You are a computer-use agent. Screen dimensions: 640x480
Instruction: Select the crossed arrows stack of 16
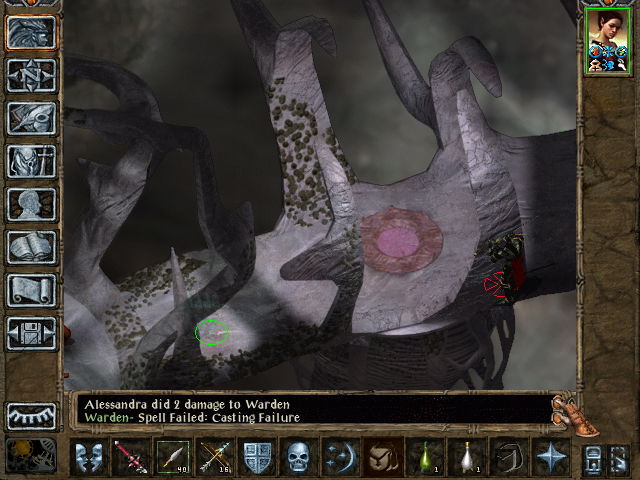[215, 457]
